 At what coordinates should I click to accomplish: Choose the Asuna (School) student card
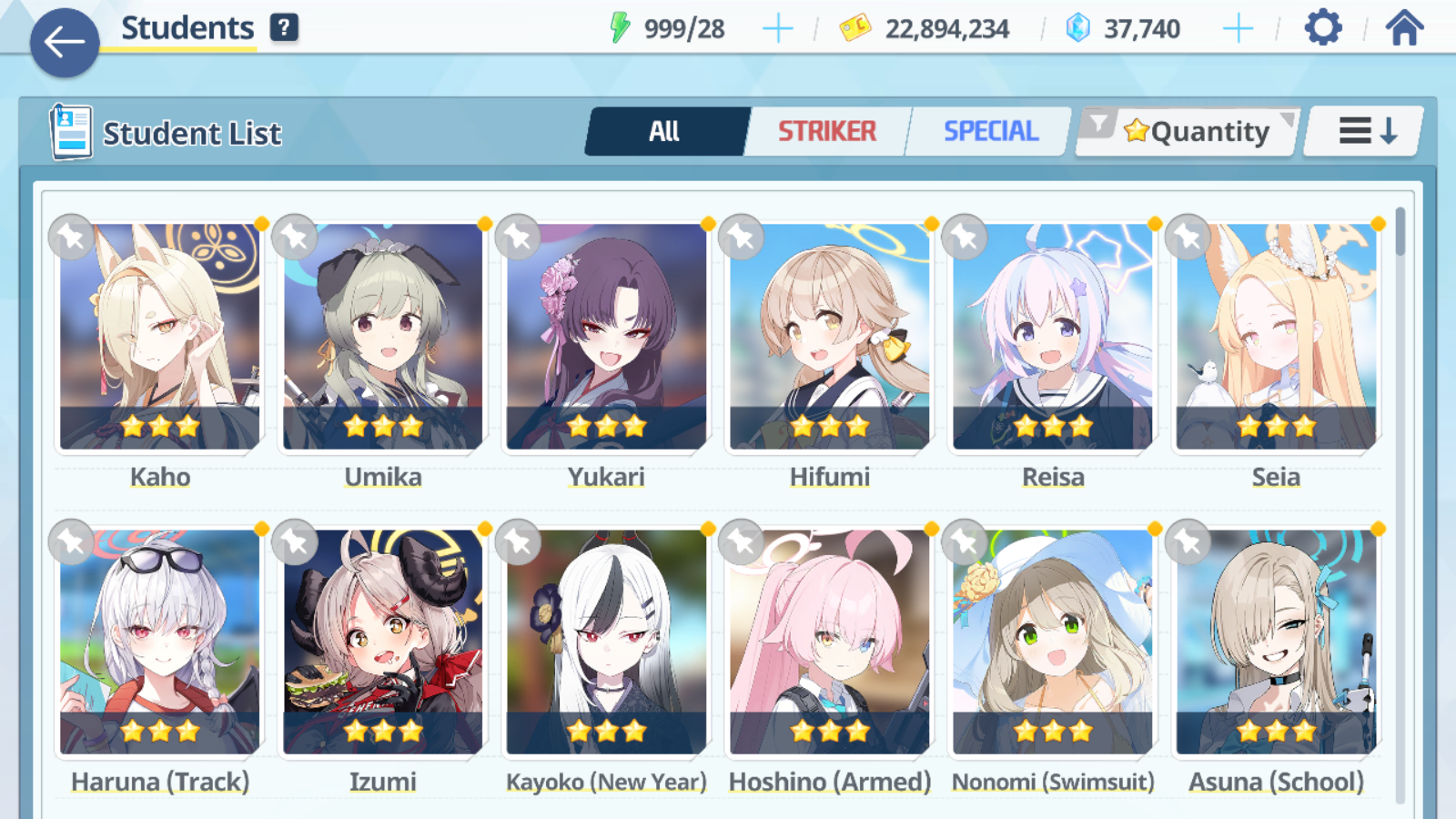click(x=1276, y=642)
